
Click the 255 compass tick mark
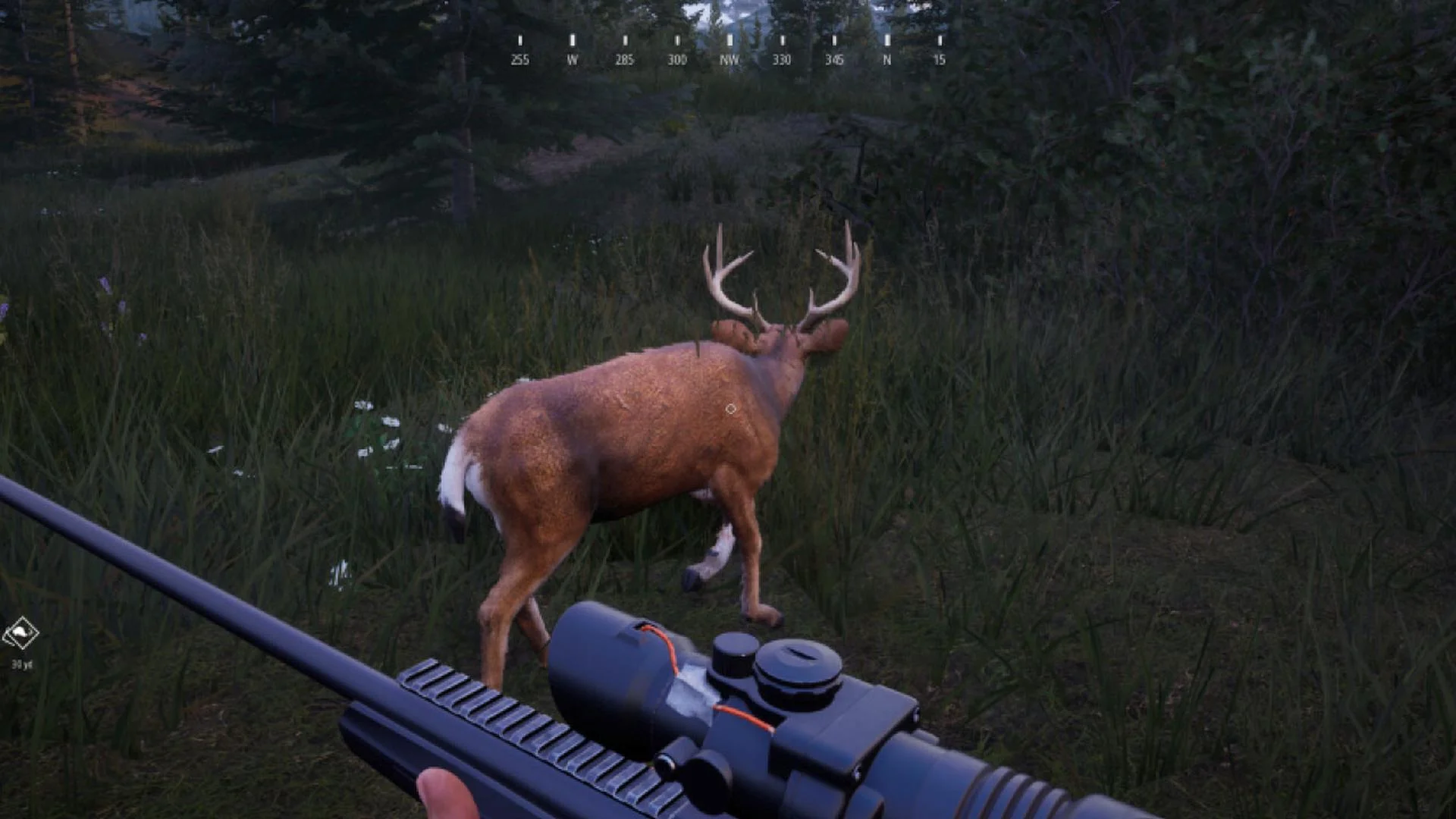click(520, 42)
